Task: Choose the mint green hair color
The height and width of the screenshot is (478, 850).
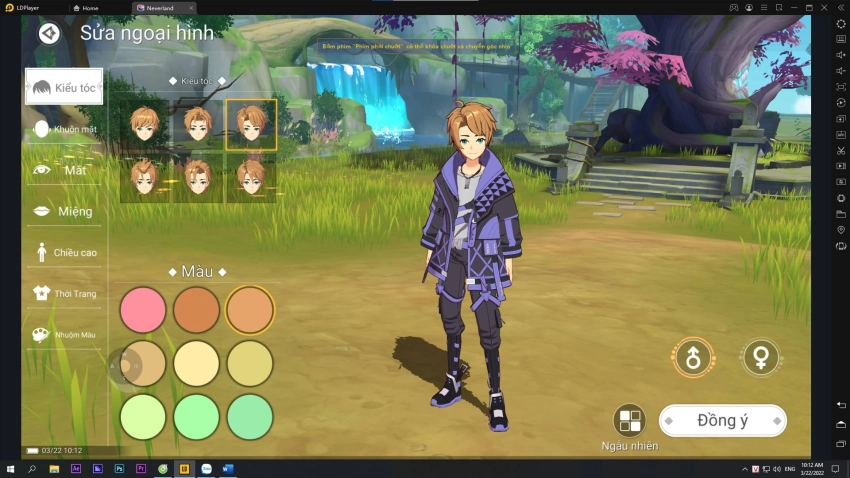Action: click(250, 417)
